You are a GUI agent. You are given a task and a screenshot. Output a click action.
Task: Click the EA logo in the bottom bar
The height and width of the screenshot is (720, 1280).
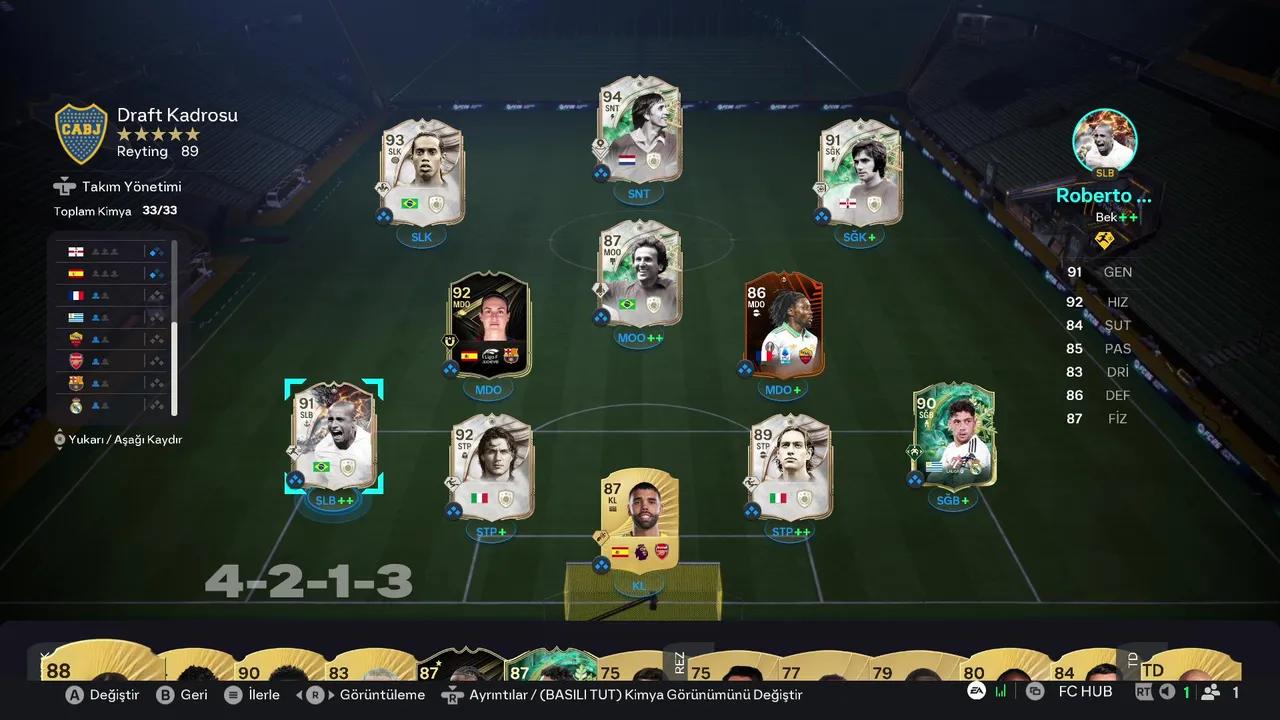pos(977,691)
